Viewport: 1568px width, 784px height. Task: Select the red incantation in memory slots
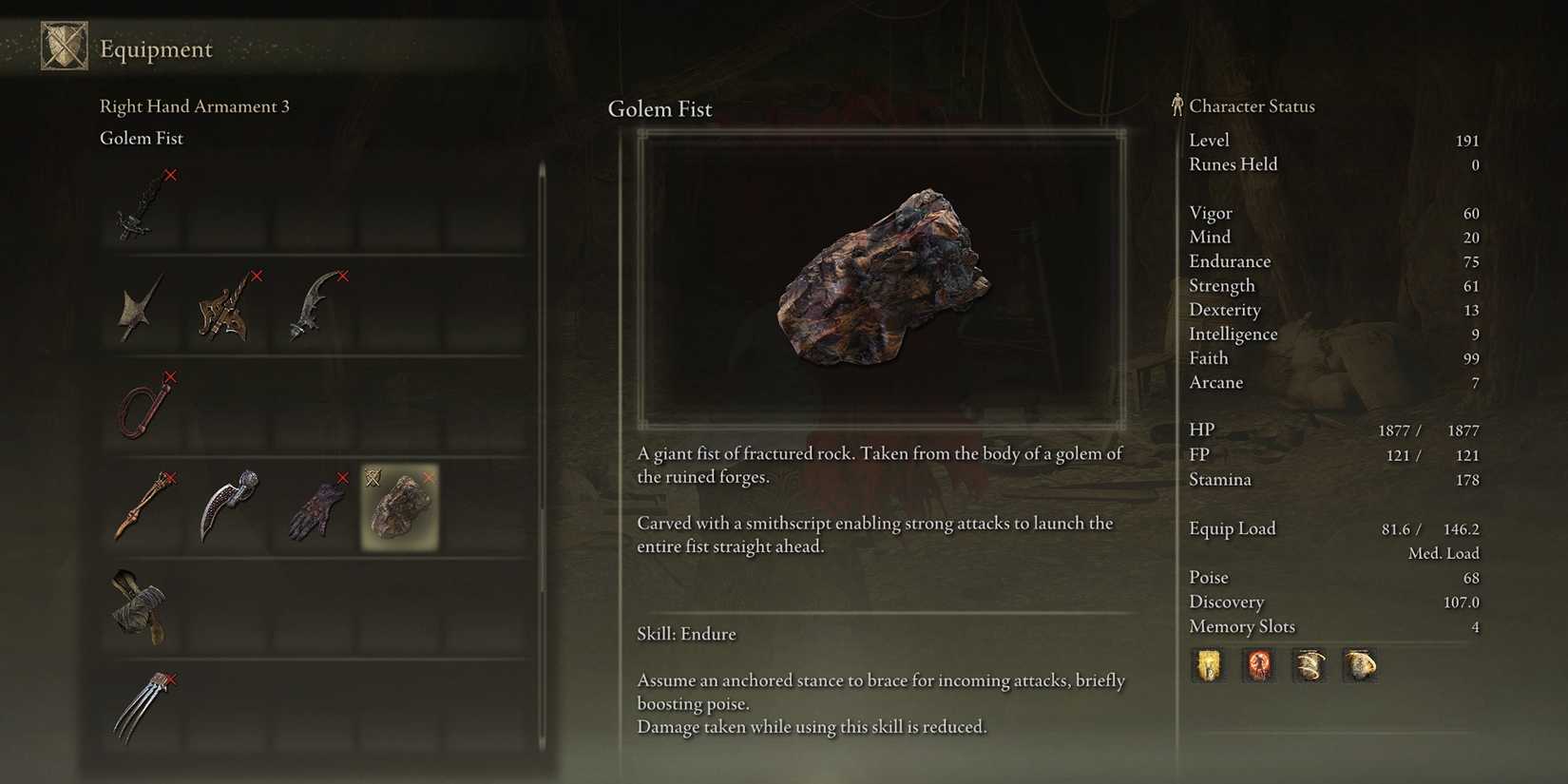[1259, 665]
